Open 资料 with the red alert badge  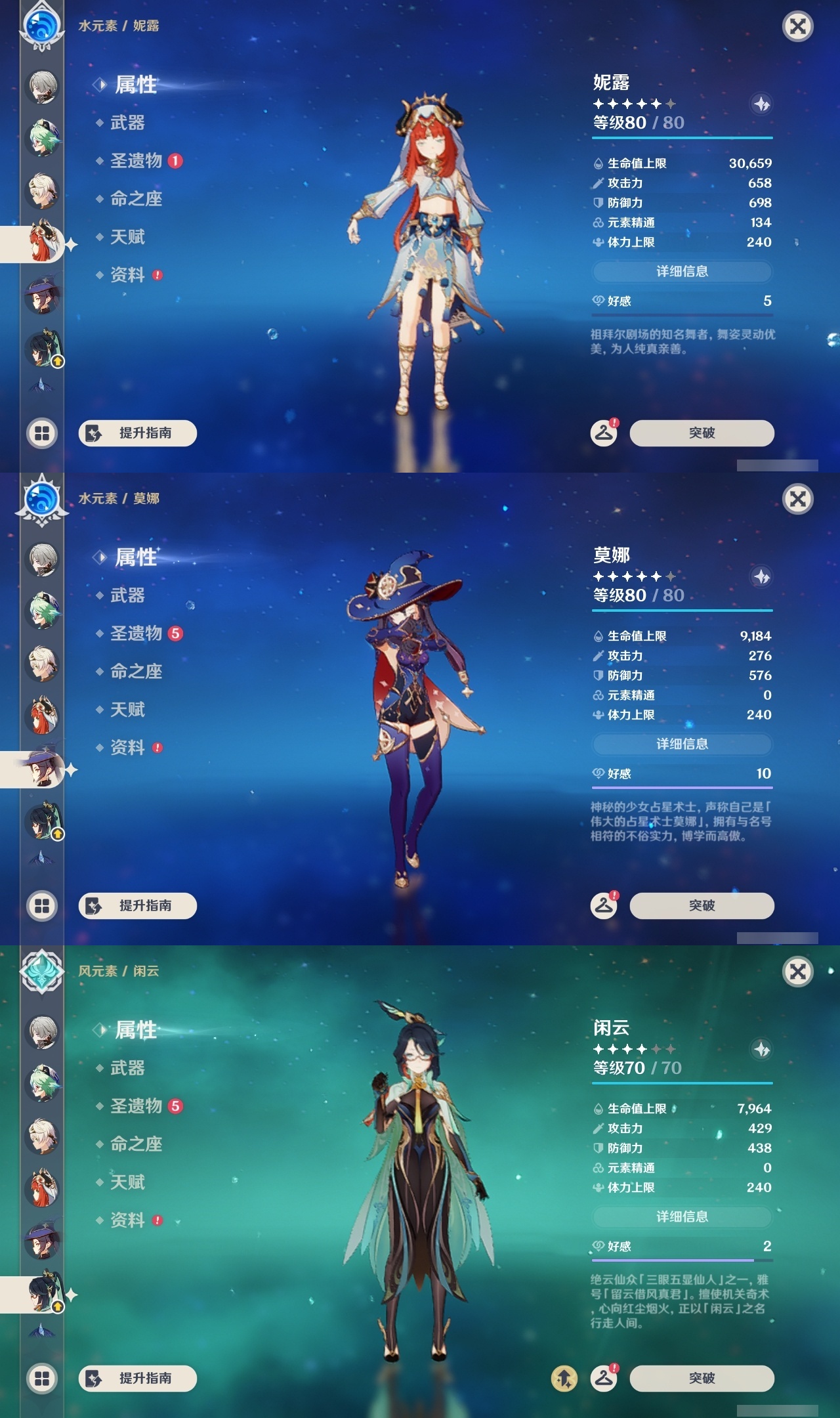point(129,276)
